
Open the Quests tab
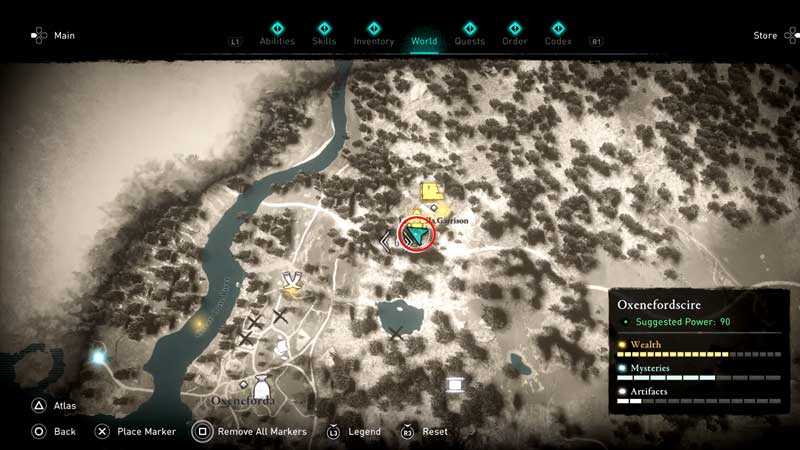469,41
